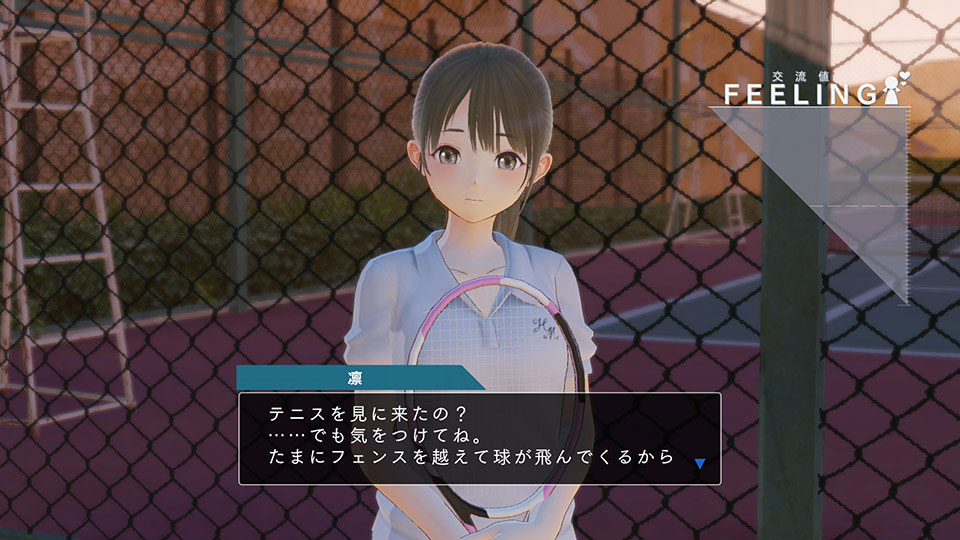Advance the dialogue by clicking the text box
The image size is (960, 540).
(x=479, y=438)
